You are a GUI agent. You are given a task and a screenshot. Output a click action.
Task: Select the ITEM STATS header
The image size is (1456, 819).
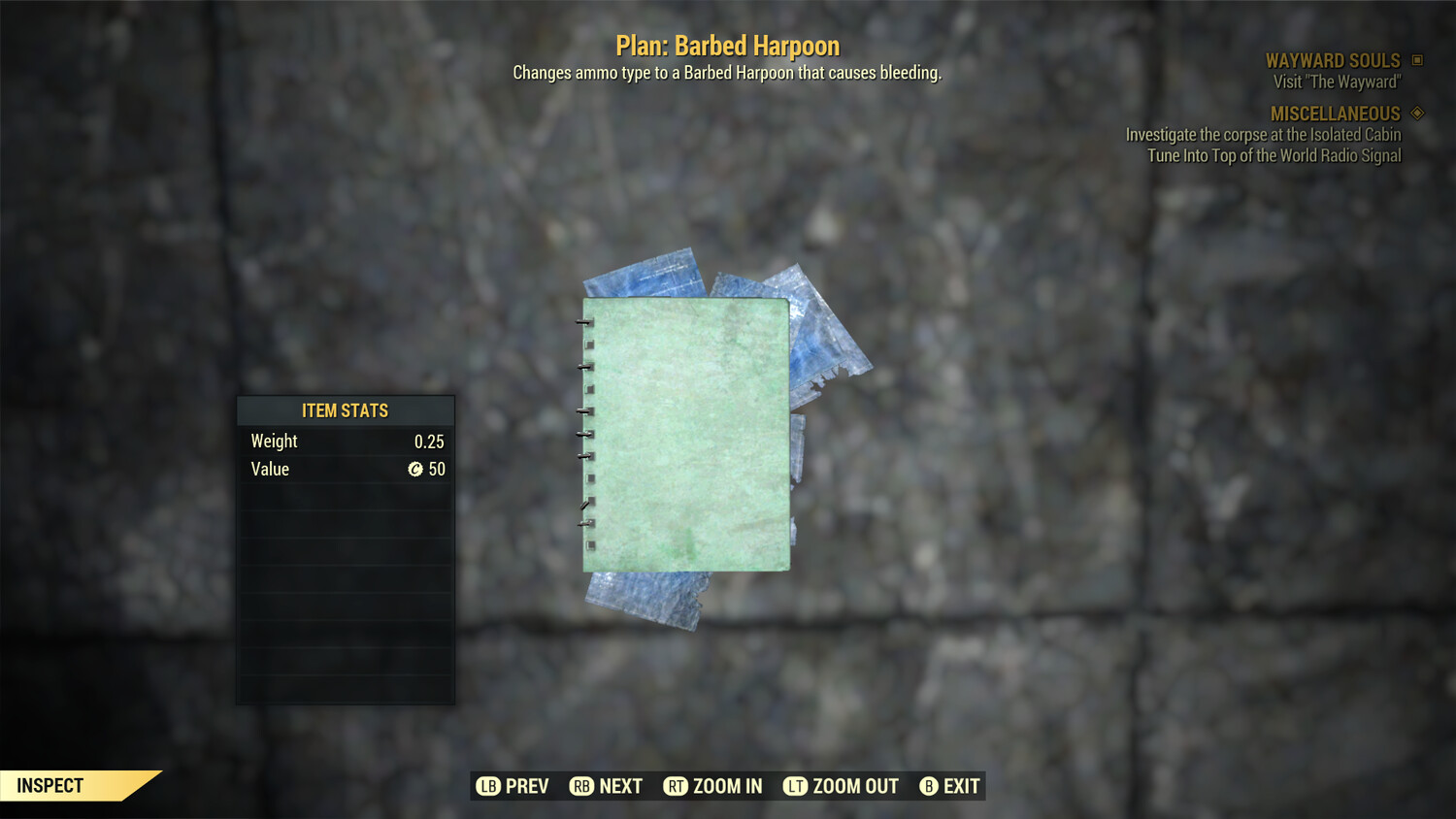(x=346, y=410)
